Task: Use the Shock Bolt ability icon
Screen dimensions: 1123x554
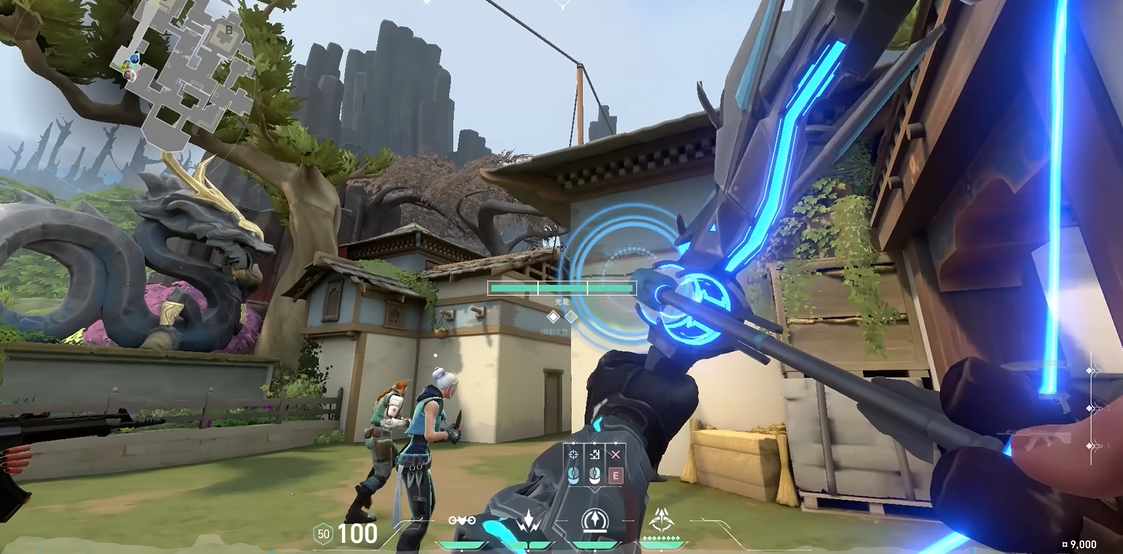Action: [x=526, y=521]
